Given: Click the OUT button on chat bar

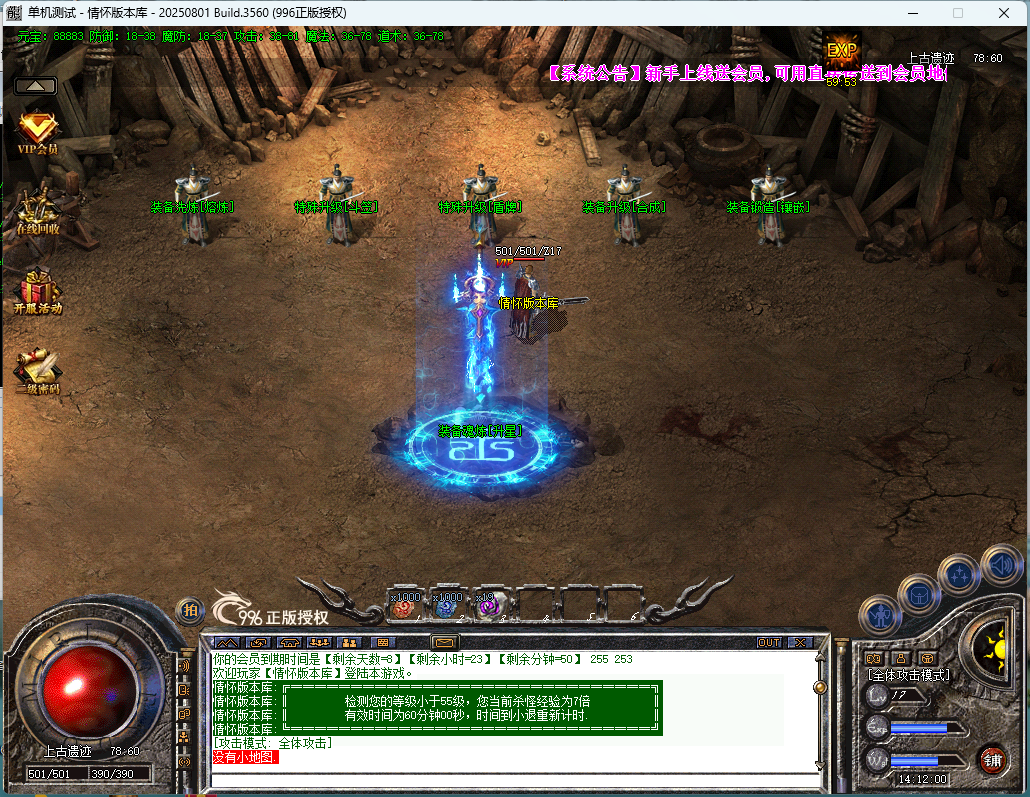Looking at the screenshot, I should 769,642.
